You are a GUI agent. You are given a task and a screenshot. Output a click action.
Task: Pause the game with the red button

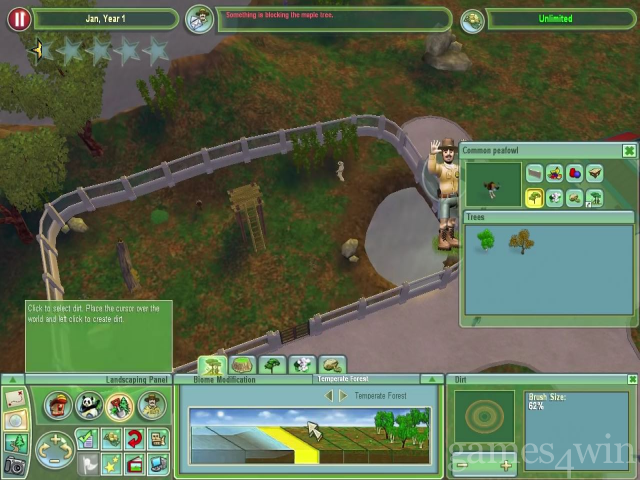point(18,18)
